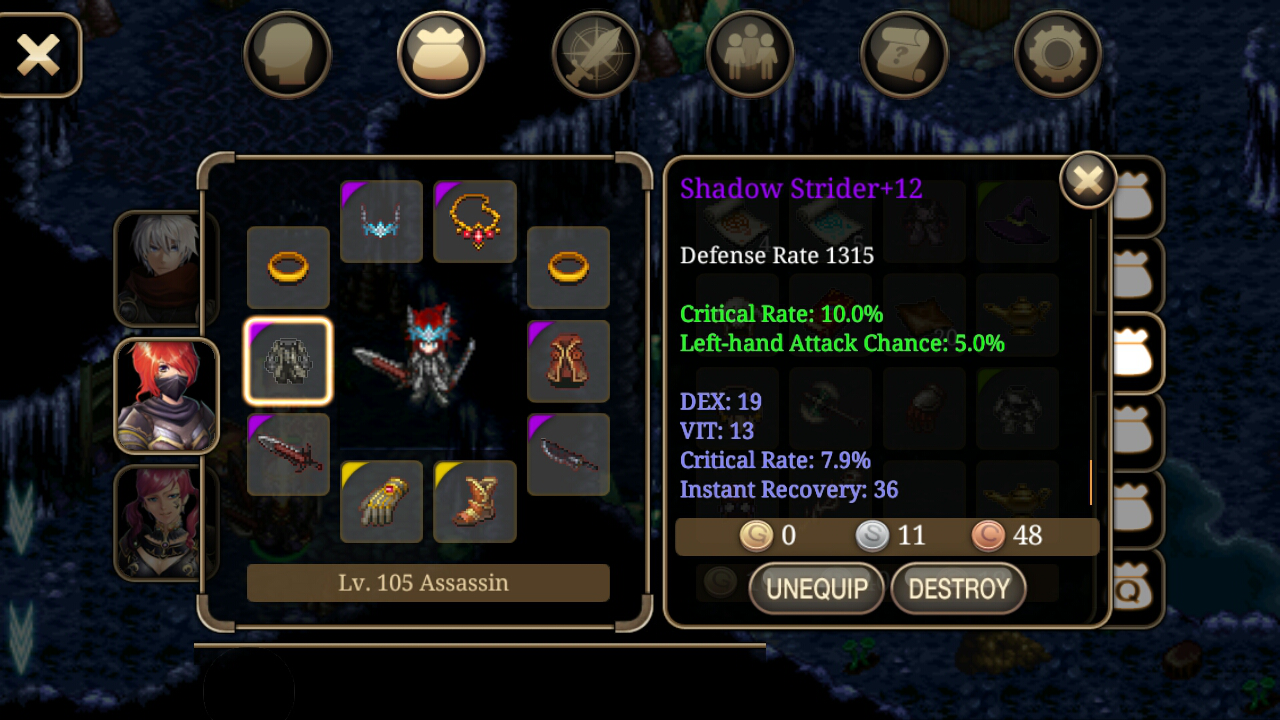This screenshot has height=720, width=1280.
Task: Select the golden gloves slot
Action: (381, 501)
